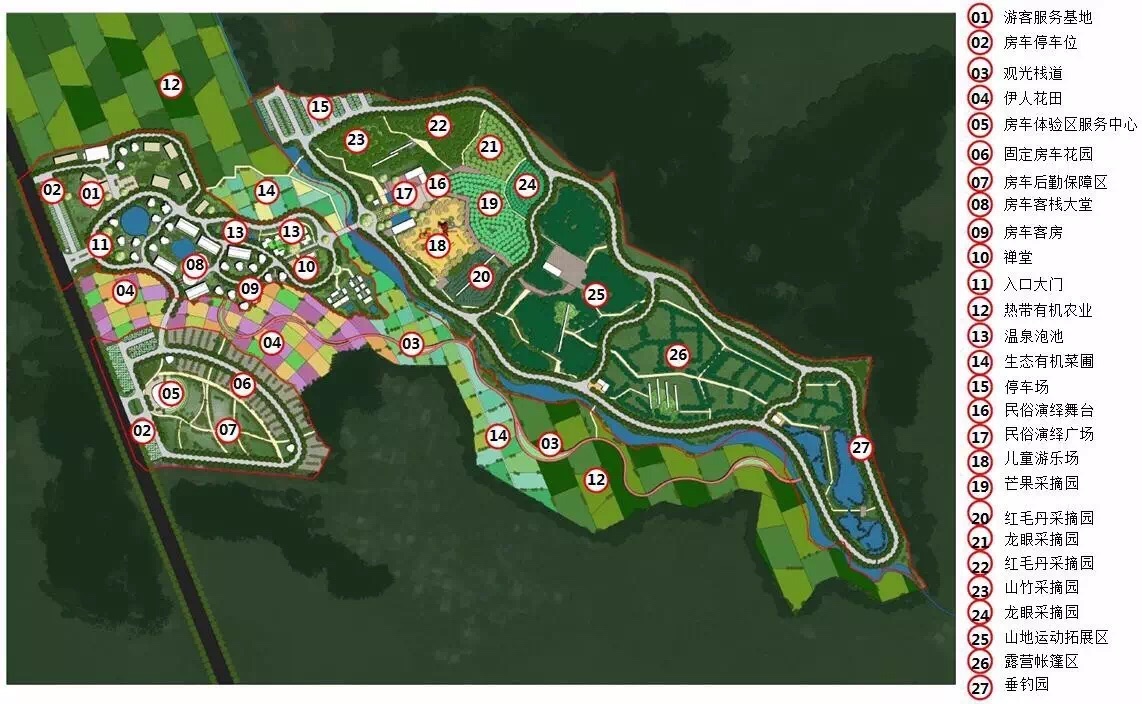The image size is (1142, 704).
Task: Select map marker 26 in the camping area
Action: point(678,355)
